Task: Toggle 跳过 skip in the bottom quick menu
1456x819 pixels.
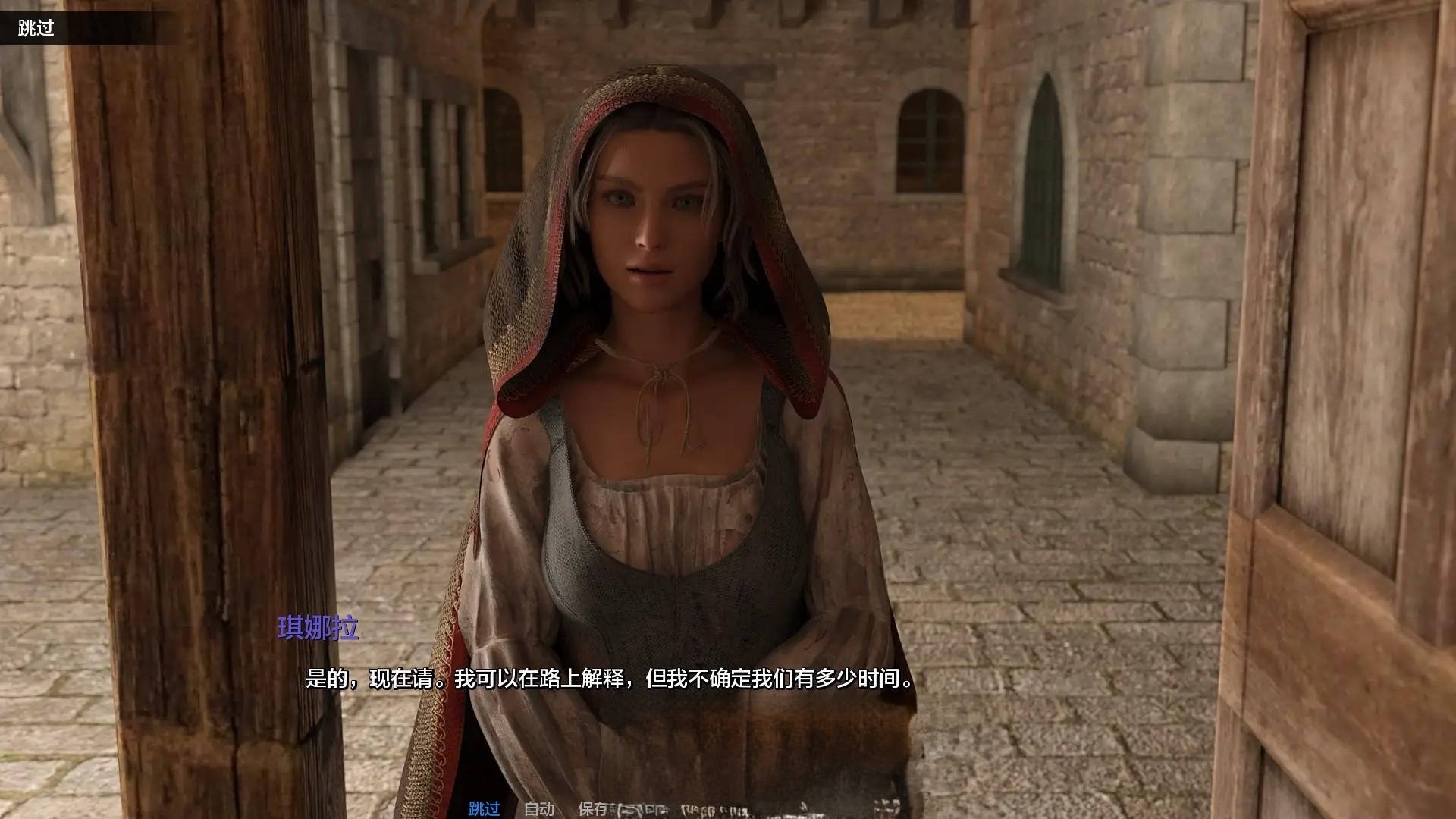Action: click(484, 808)
